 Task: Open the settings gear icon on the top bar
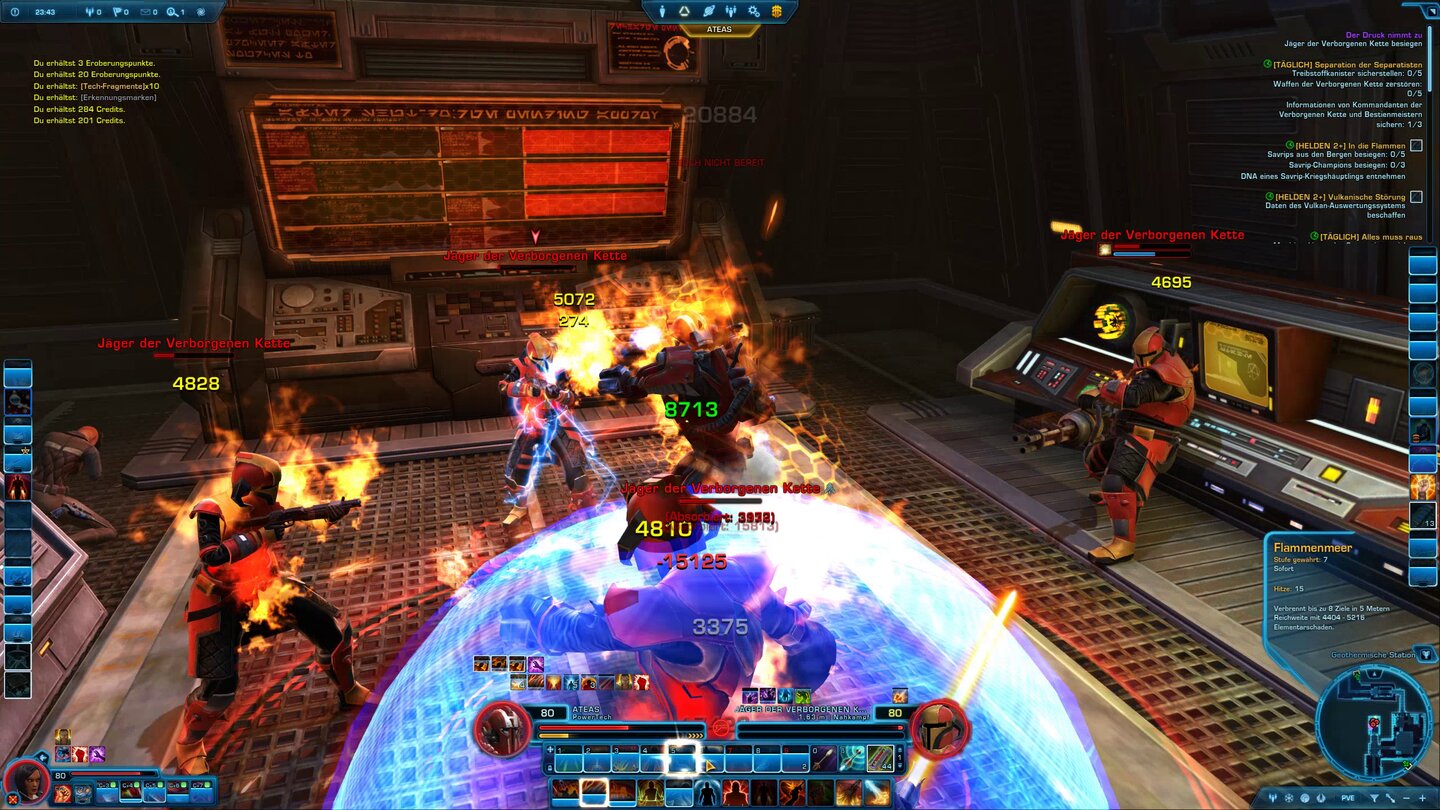[753, 11]
